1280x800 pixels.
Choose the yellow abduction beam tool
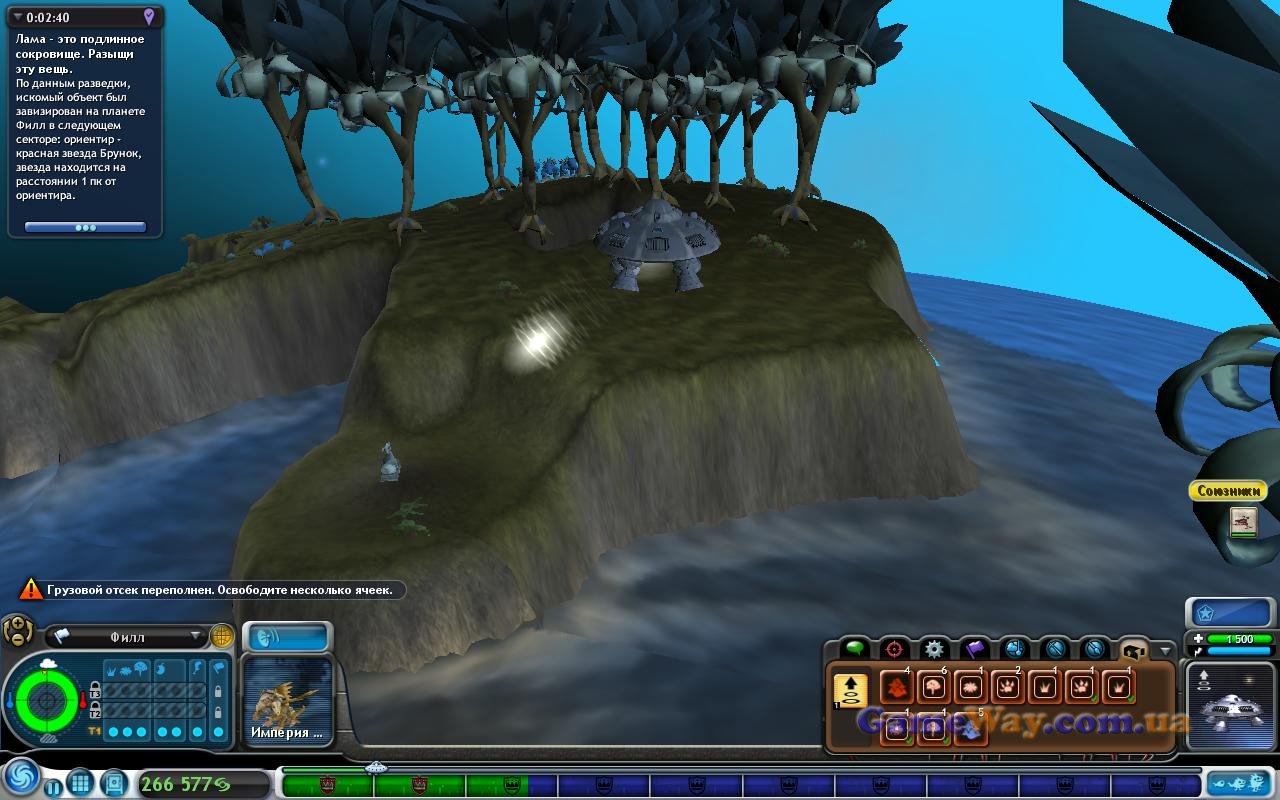tap(850, 690)
